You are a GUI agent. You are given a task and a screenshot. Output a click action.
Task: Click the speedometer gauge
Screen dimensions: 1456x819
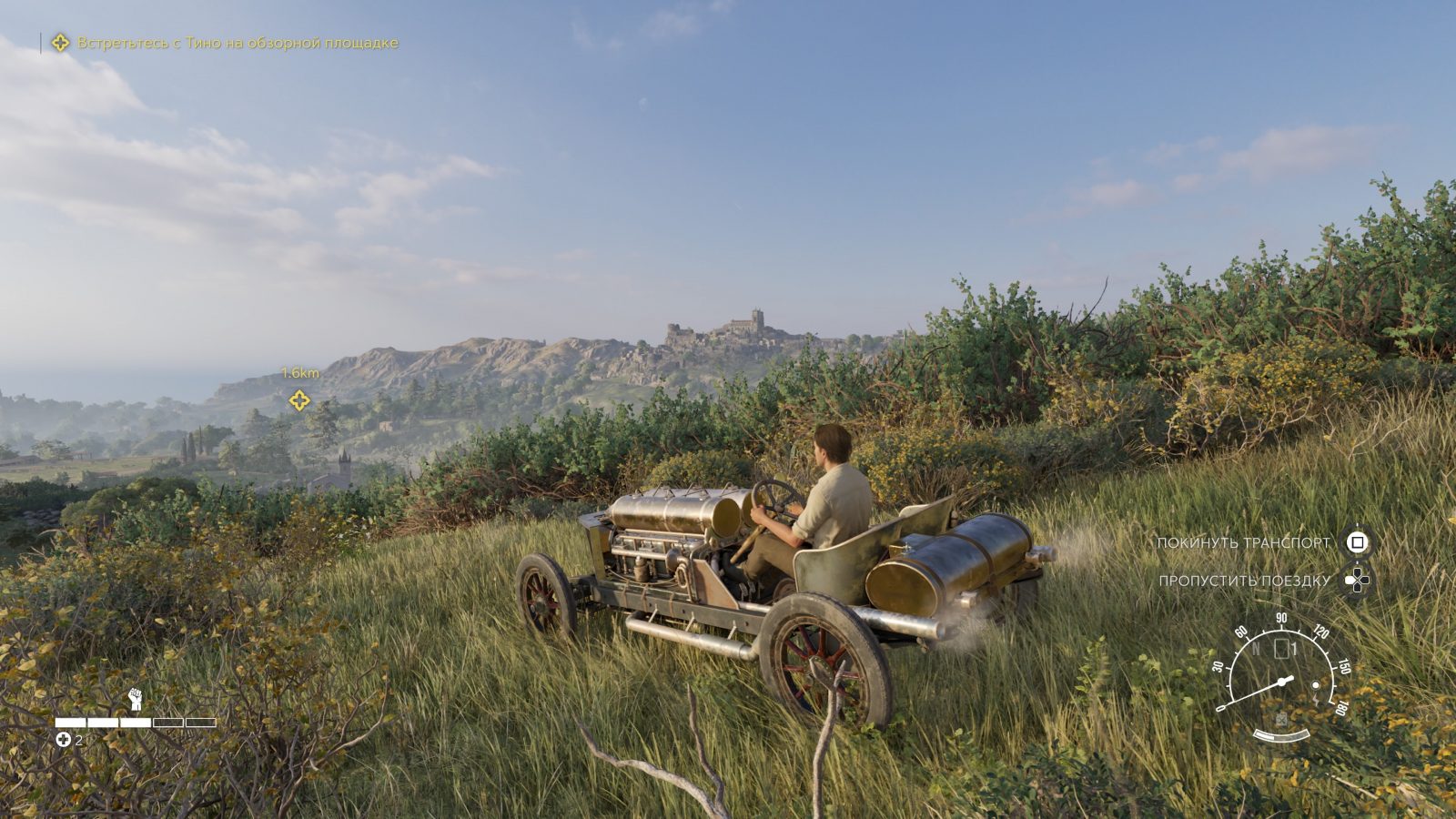click(x=1282, y=672)
